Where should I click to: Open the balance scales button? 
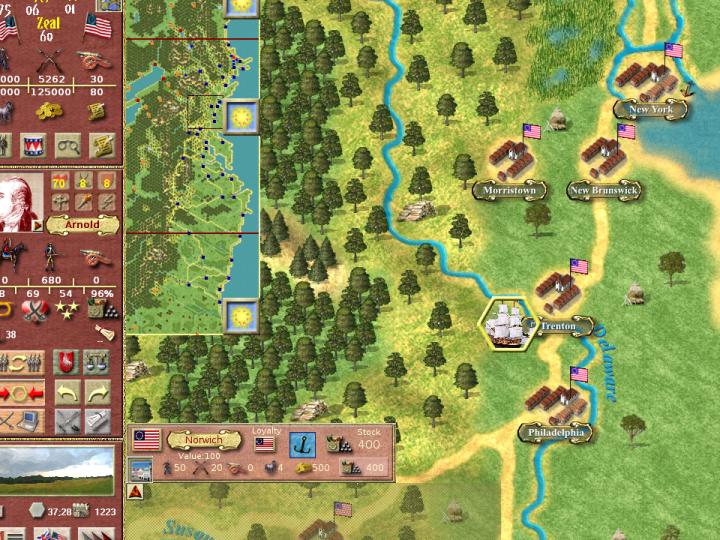point(99,361)
